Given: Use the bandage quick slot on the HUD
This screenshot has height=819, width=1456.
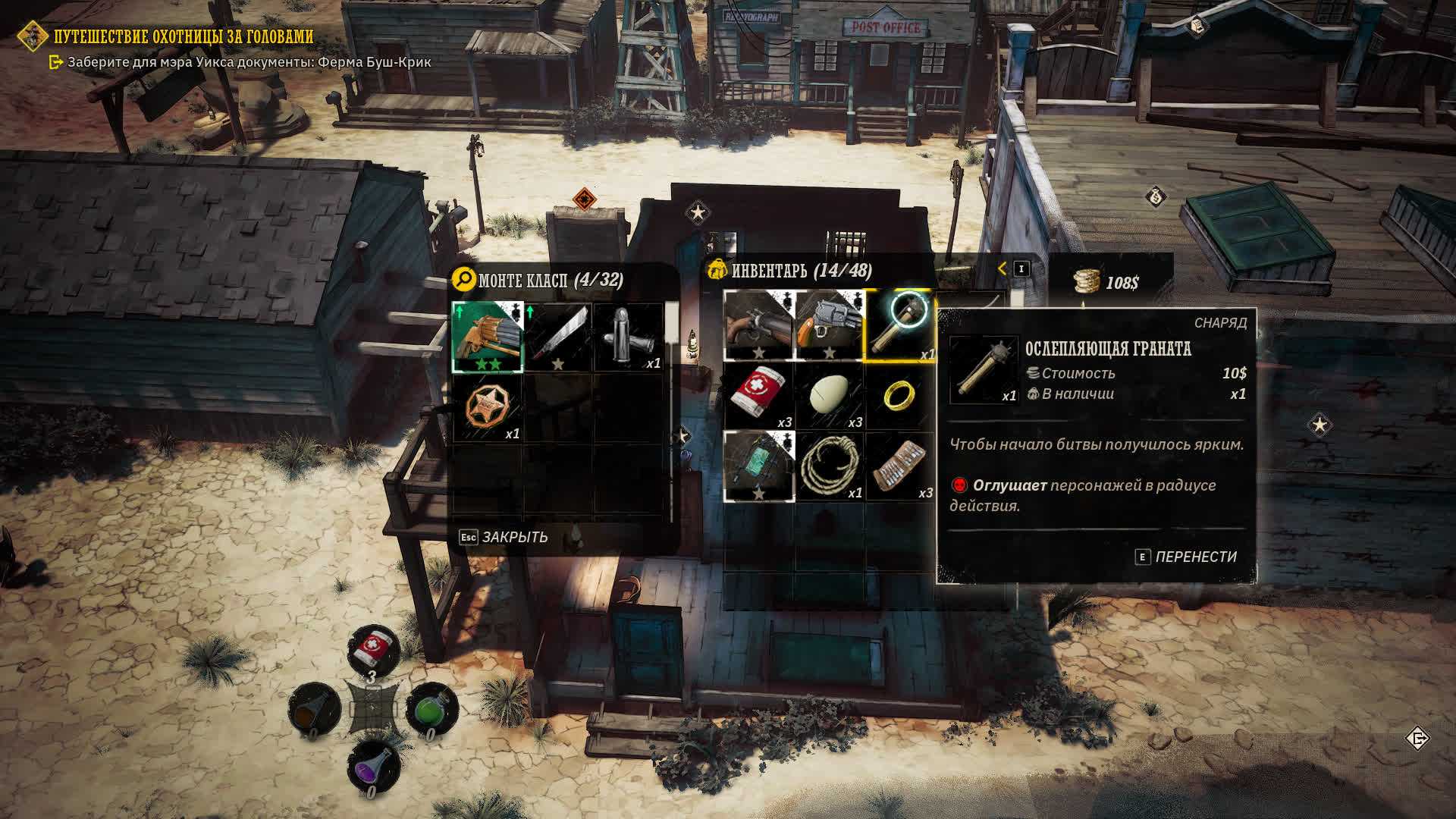Looking at the screenshot, I should [372, 651].
